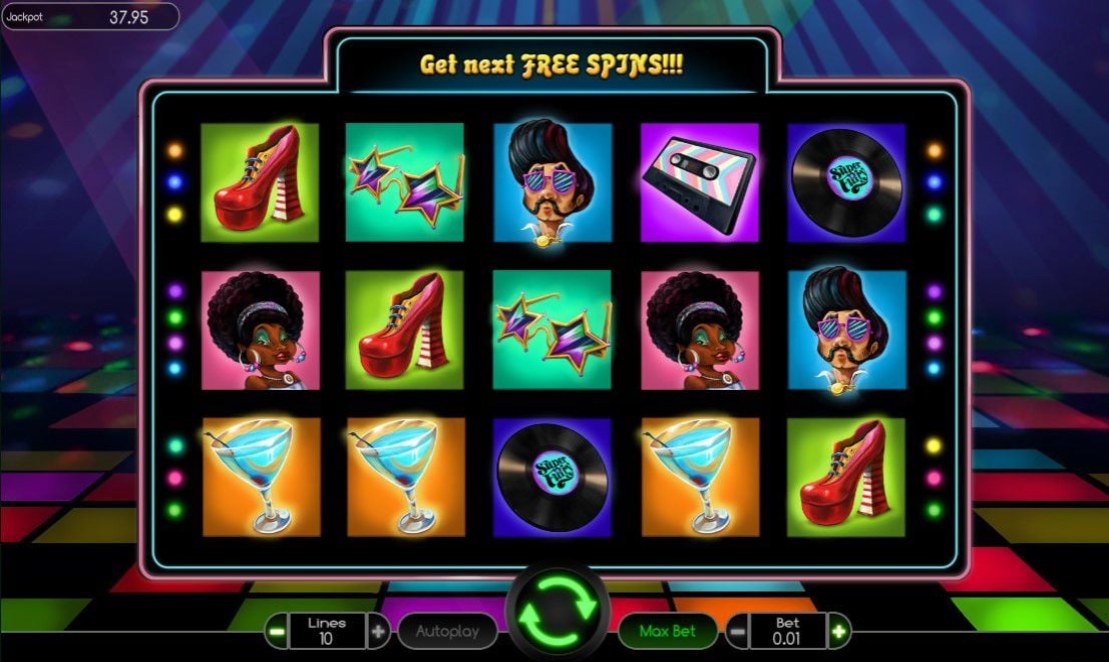The width and height of the screenshot is (1109, 662).
Task: Start Autoplay mode
Action: (x=446, y=631)
